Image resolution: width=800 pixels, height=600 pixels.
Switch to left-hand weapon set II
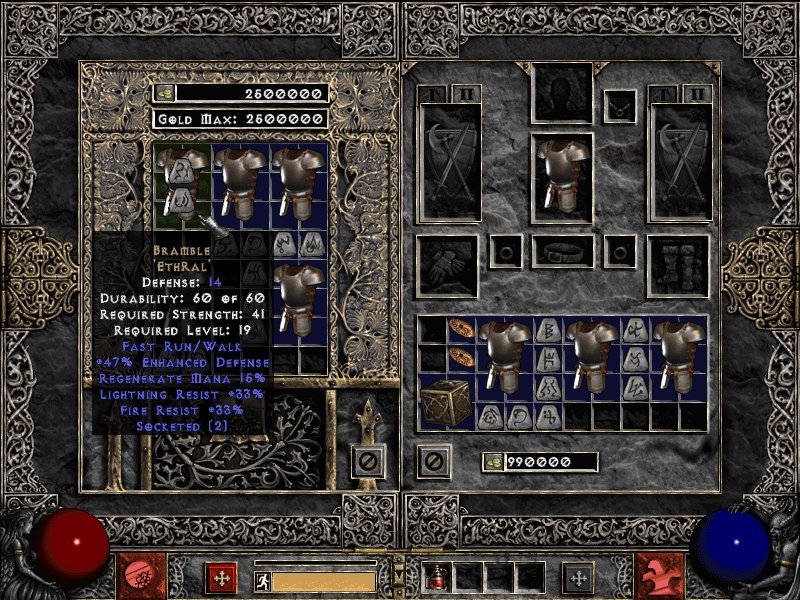tap(467, 94)
